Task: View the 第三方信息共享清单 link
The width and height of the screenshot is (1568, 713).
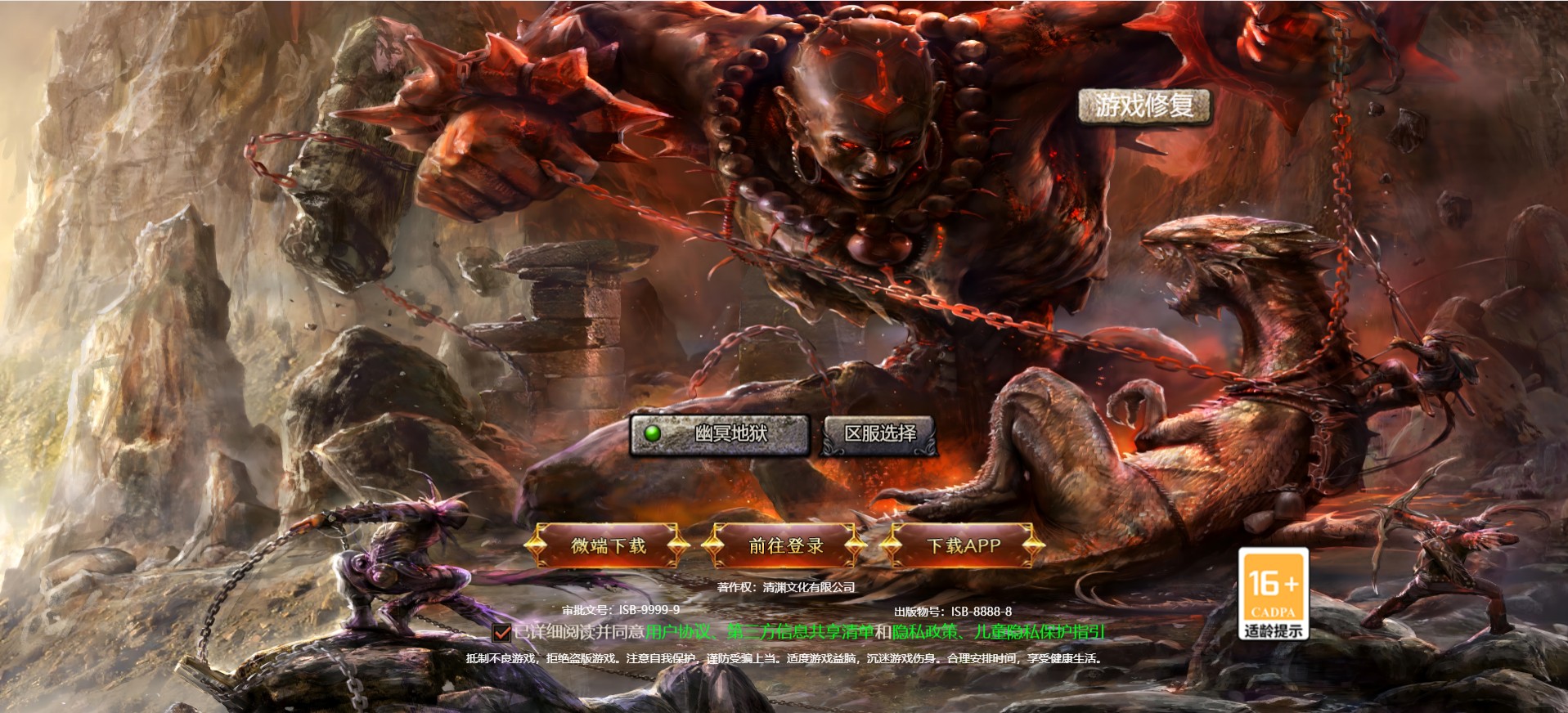Action: [x=801, y=632]
